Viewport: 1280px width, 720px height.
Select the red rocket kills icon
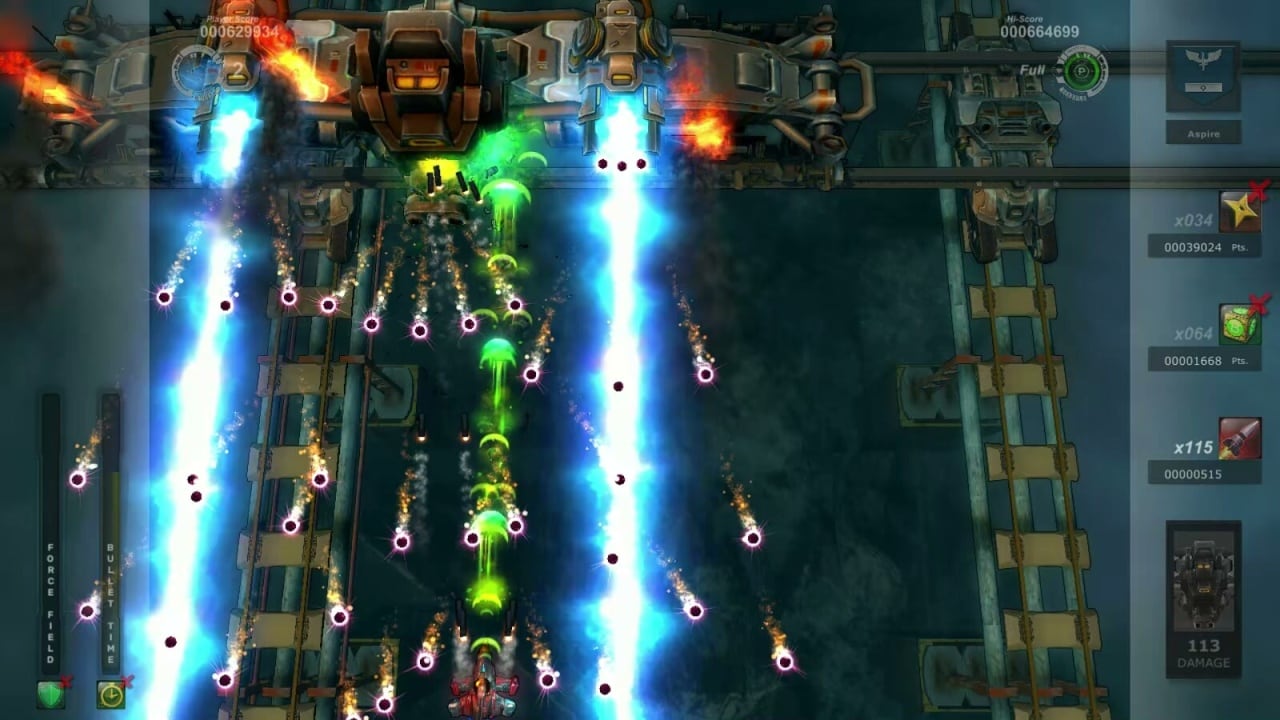1239,439
